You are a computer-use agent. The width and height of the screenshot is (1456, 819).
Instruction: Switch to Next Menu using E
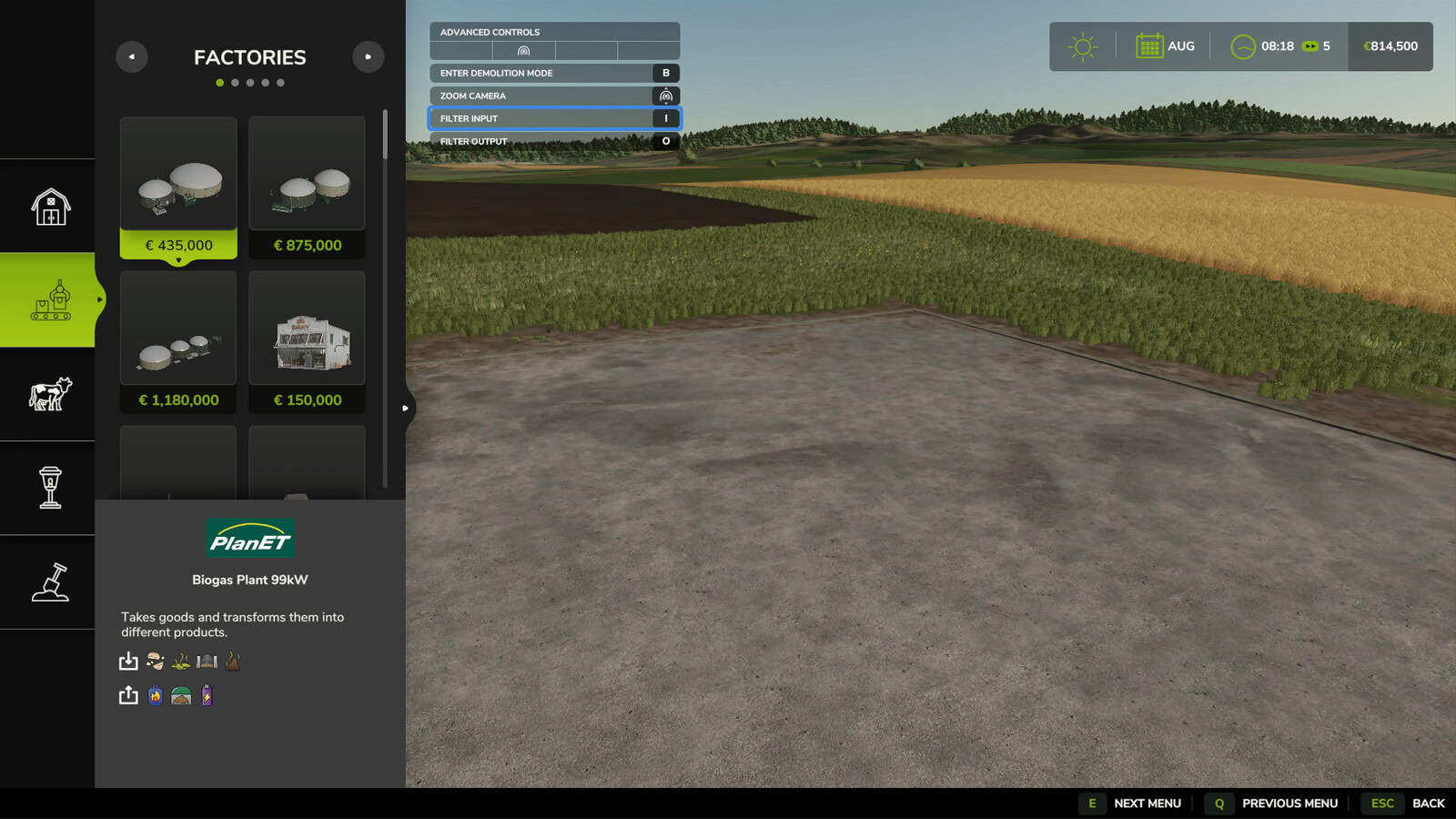point(1092,804)
